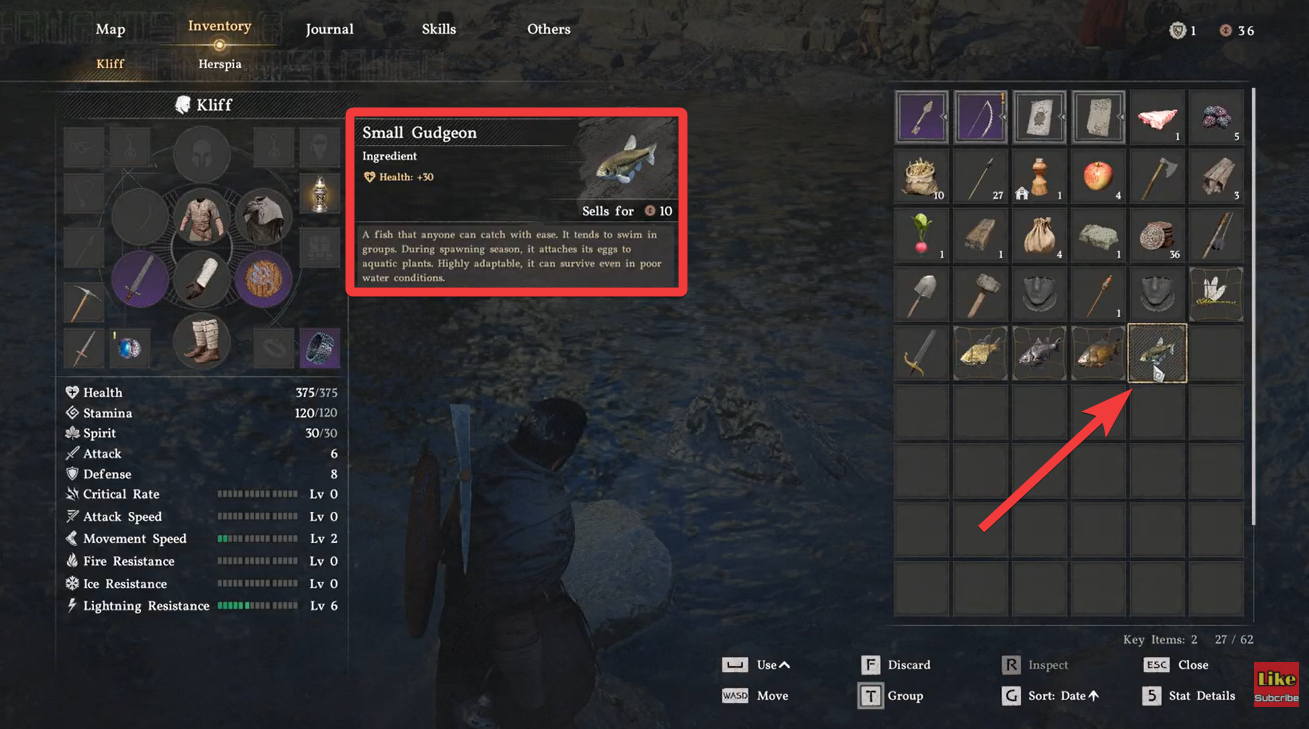Select the equipped round wooden shield

[264, 279]
